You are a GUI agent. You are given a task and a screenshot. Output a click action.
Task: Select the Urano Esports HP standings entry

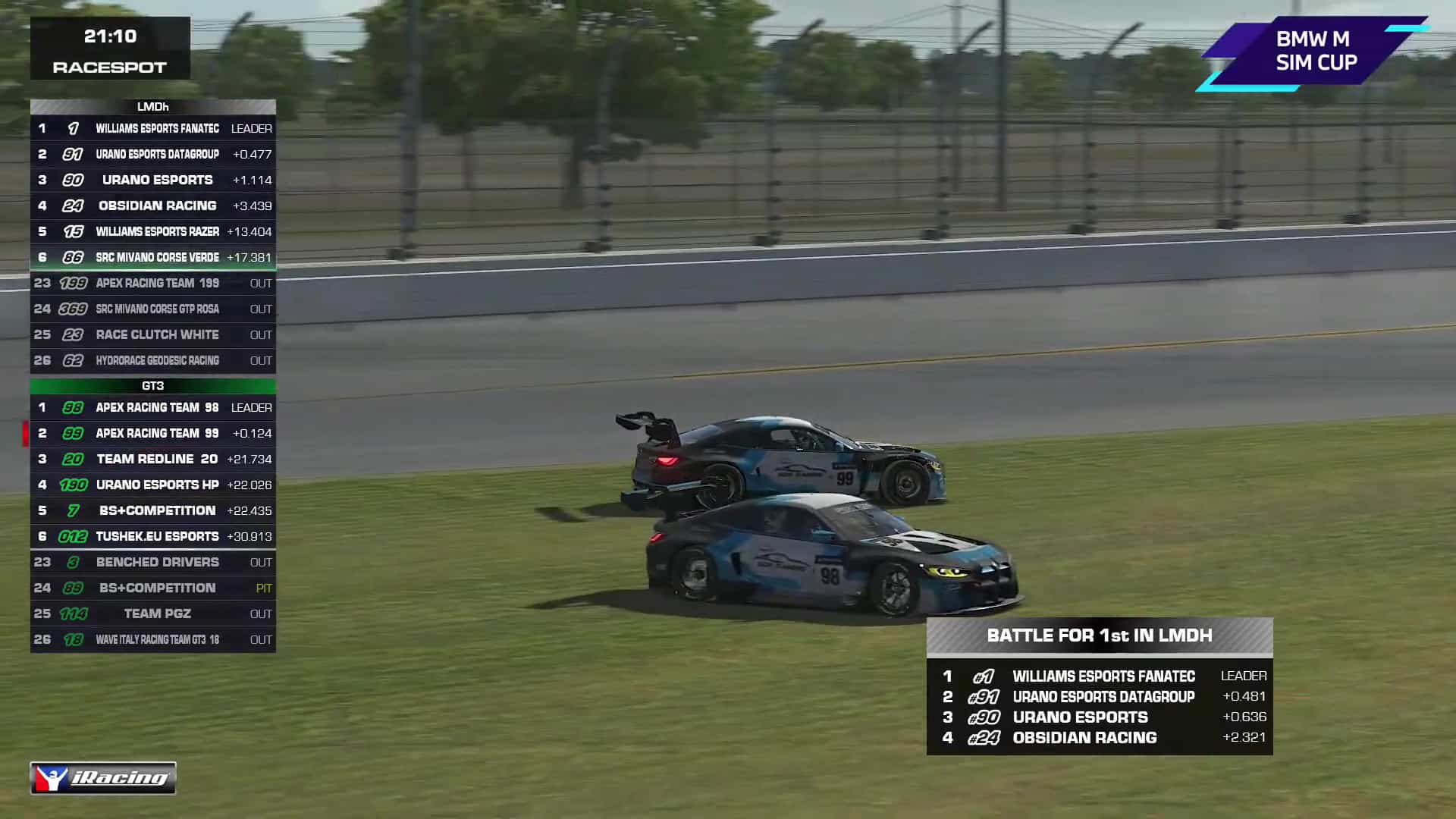coord(152,485)
